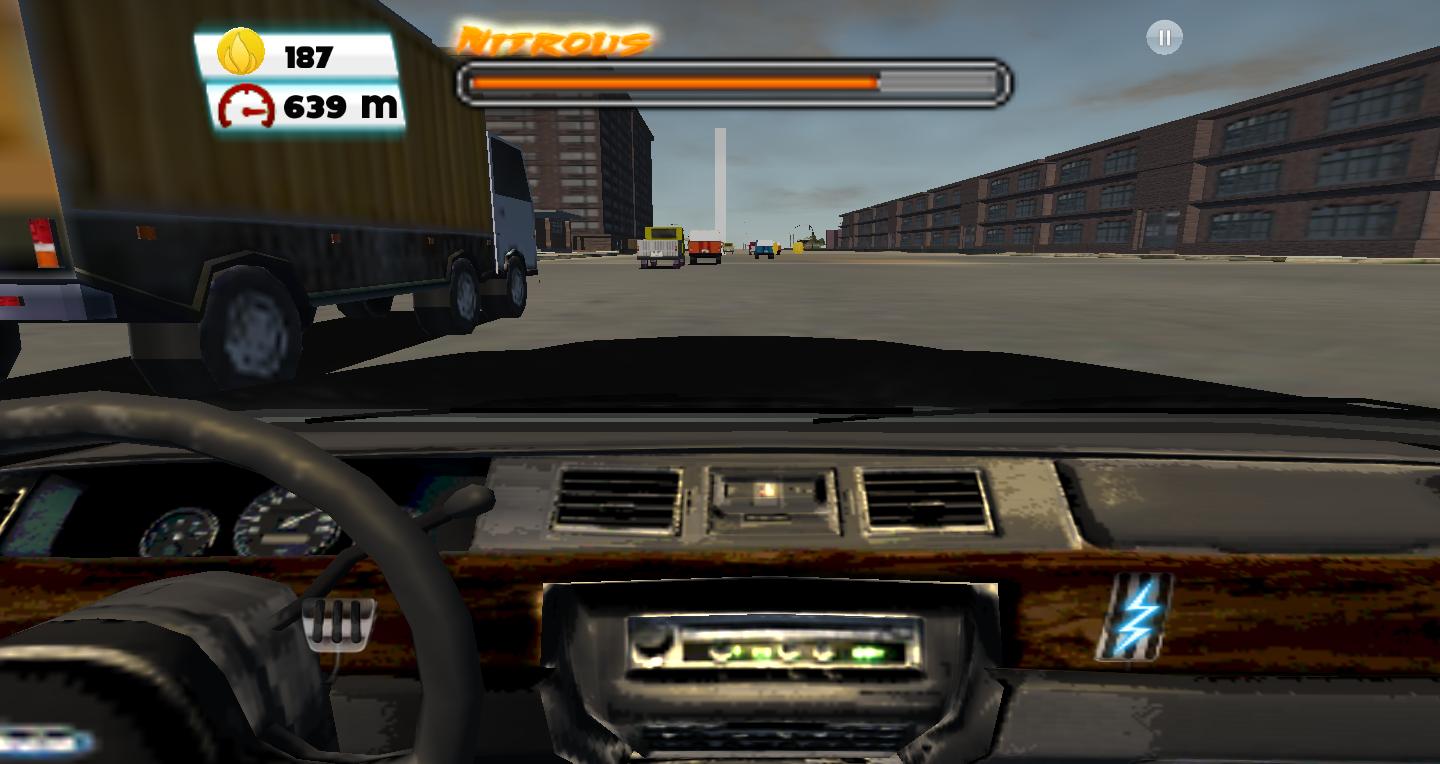Viewport: 1440px width, 764px height.
Task: Pause the game with the pause button
Action: pyautogui.click(x=1163, y=37)
